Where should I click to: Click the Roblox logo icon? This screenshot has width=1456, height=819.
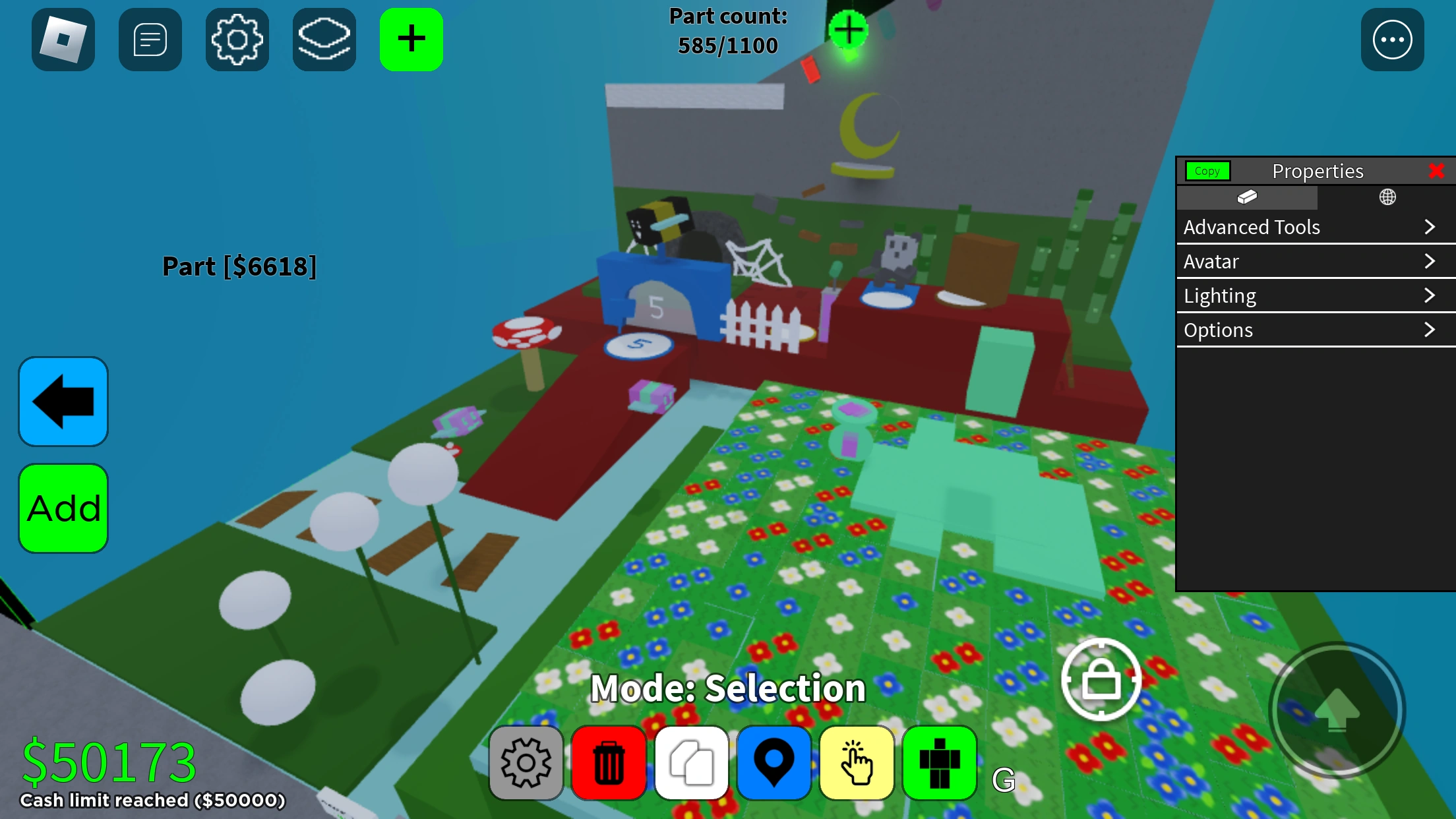coord(63,40)
